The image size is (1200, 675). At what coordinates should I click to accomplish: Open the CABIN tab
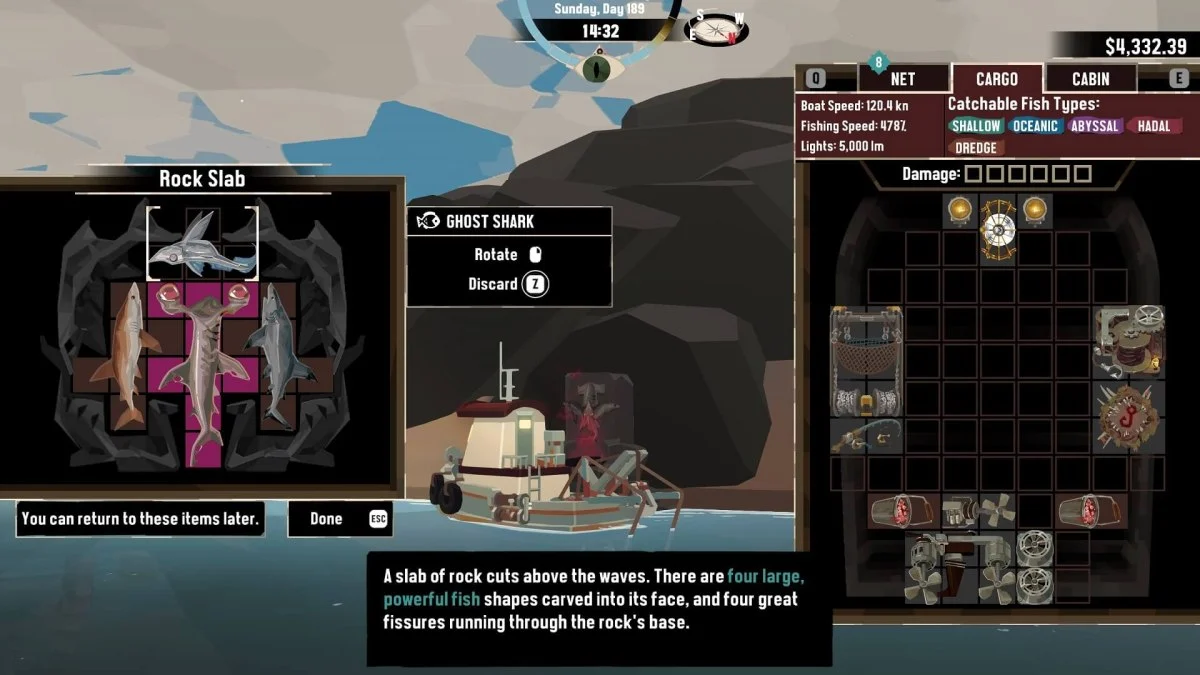pos(1090,79)
